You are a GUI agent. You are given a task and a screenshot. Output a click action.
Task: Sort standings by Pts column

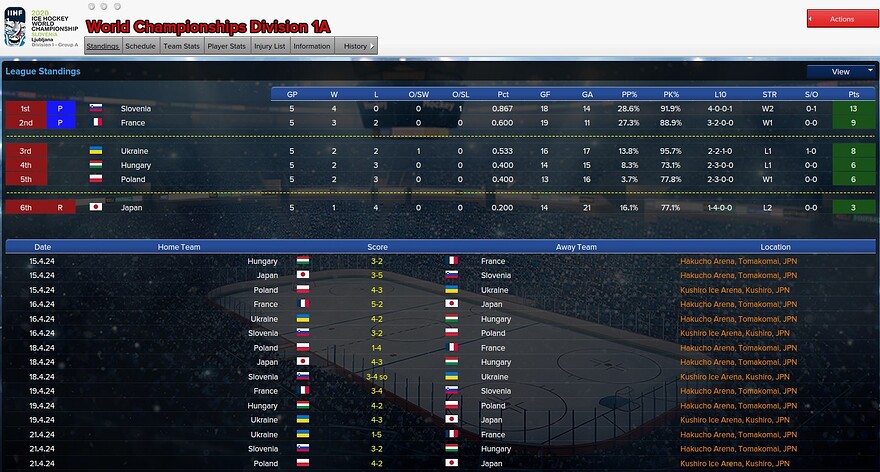click(x=853, y=94)
